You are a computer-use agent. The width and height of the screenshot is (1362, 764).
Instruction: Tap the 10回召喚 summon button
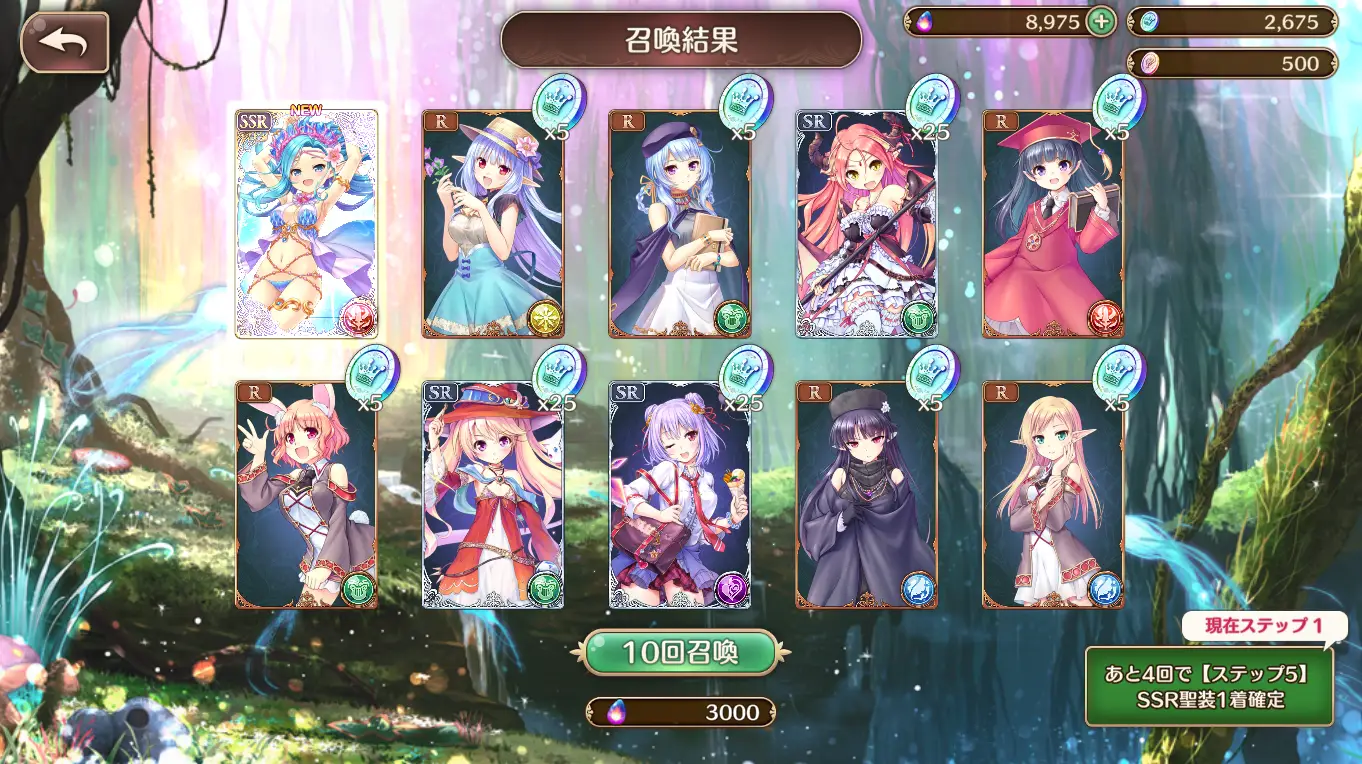point(681,649)
